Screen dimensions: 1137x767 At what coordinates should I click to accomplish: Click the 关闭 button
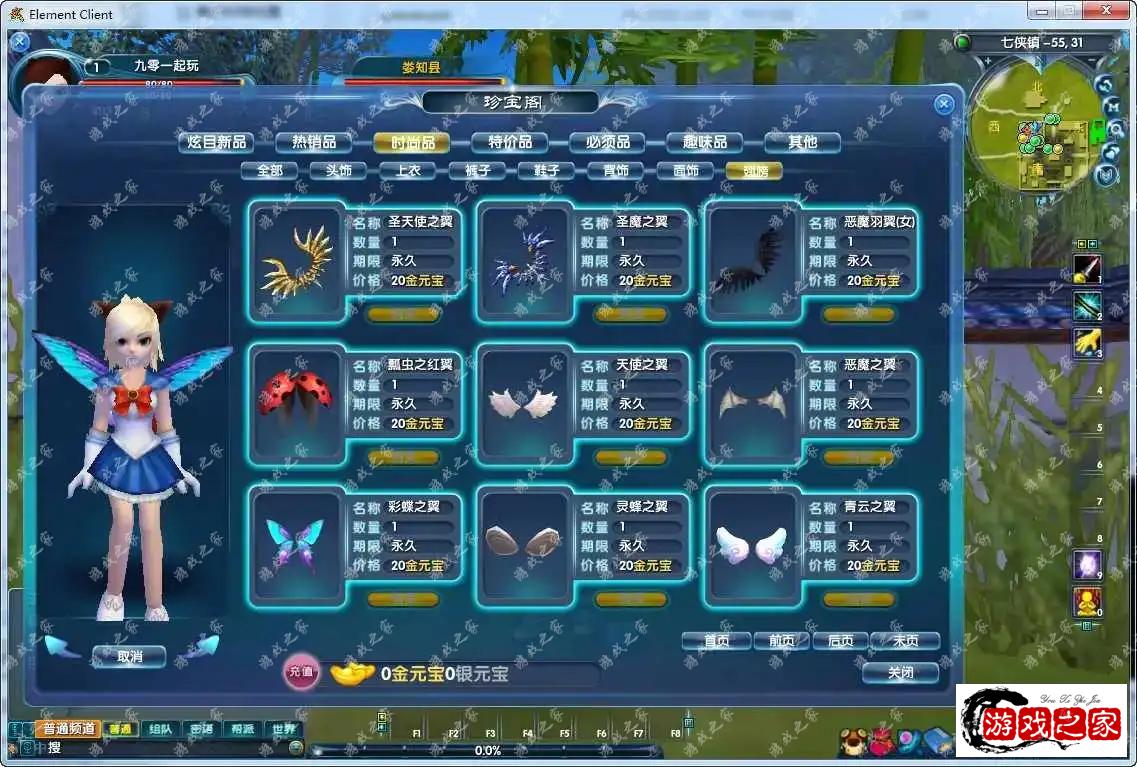[x=900, y=673]
